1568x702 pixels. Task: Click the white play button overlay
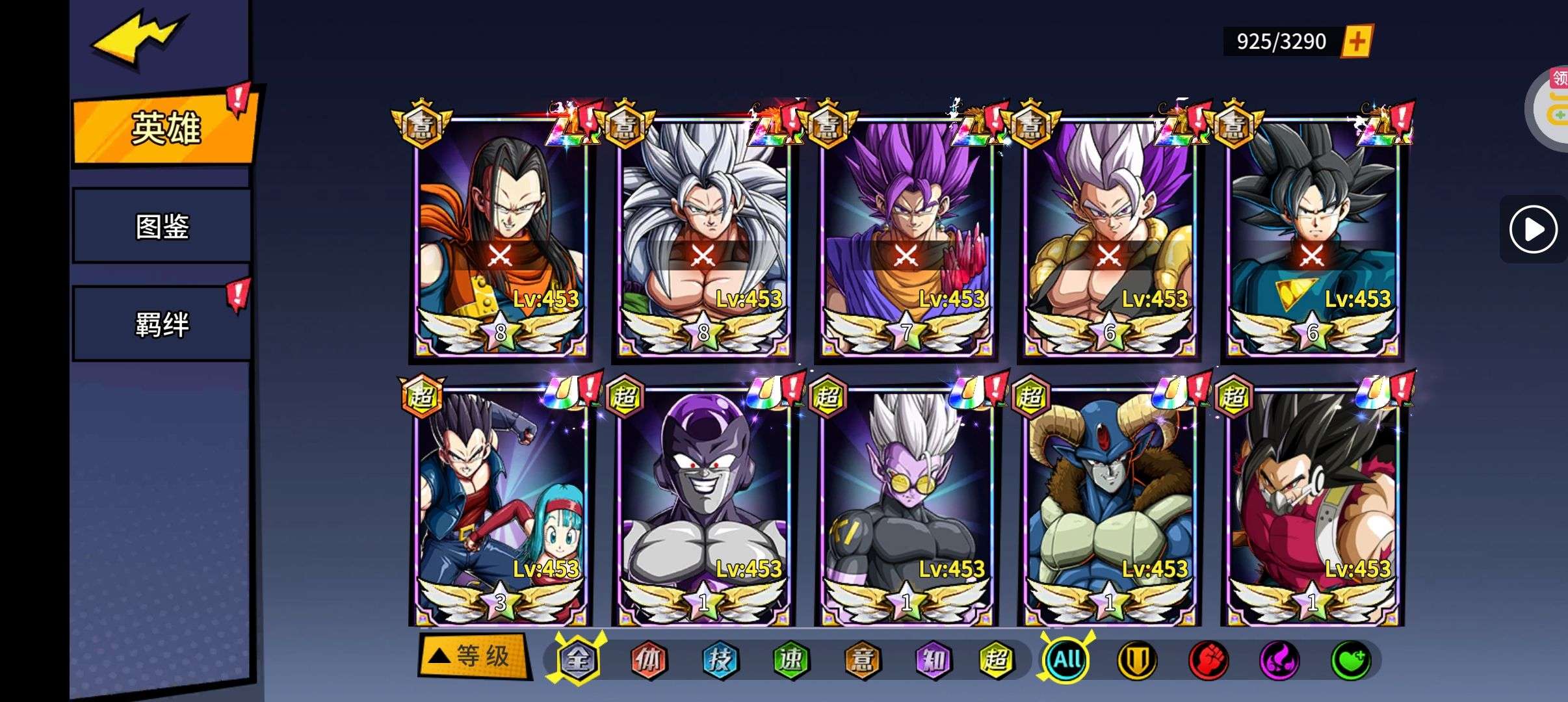click(1534, 229)
